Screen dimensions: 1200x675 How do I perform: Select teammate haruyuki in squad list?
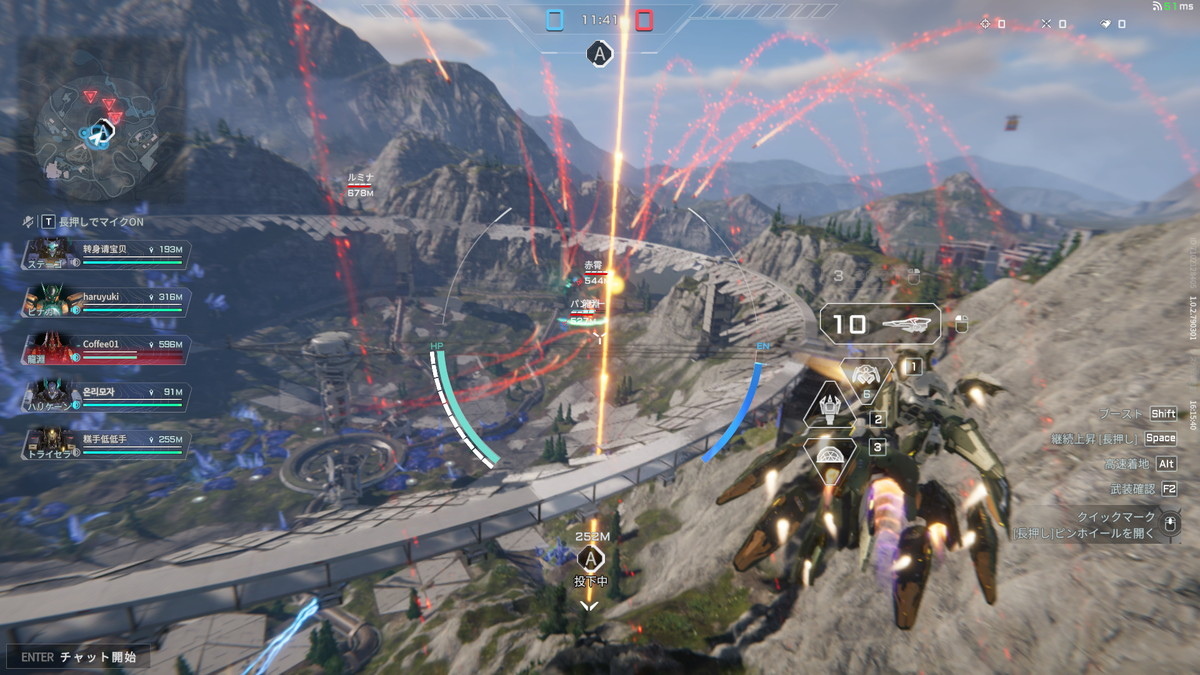click(105, 301)
